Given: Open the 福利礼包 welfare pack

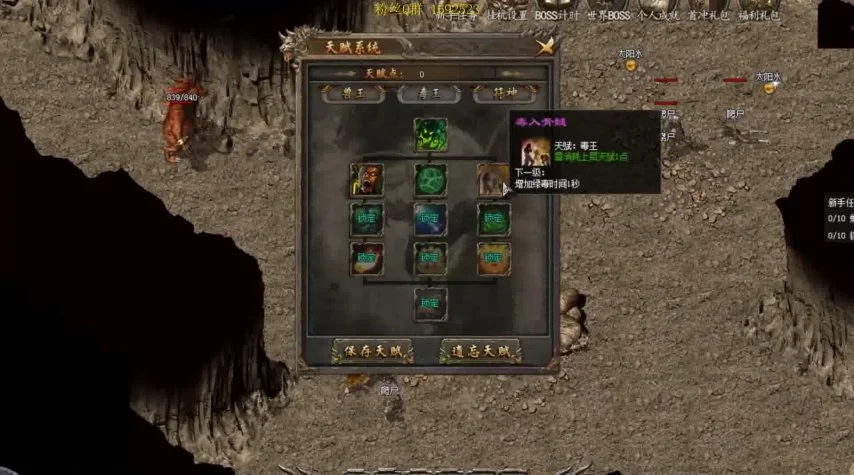Looking at the screenshot, I should tap(757, 17).
